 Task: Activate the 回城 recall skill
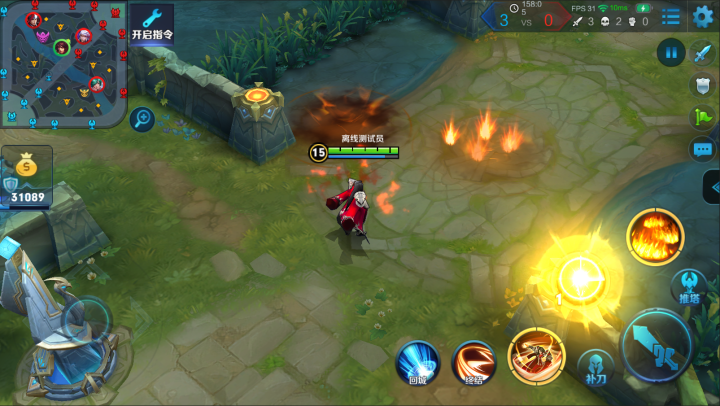click(418, 361)
